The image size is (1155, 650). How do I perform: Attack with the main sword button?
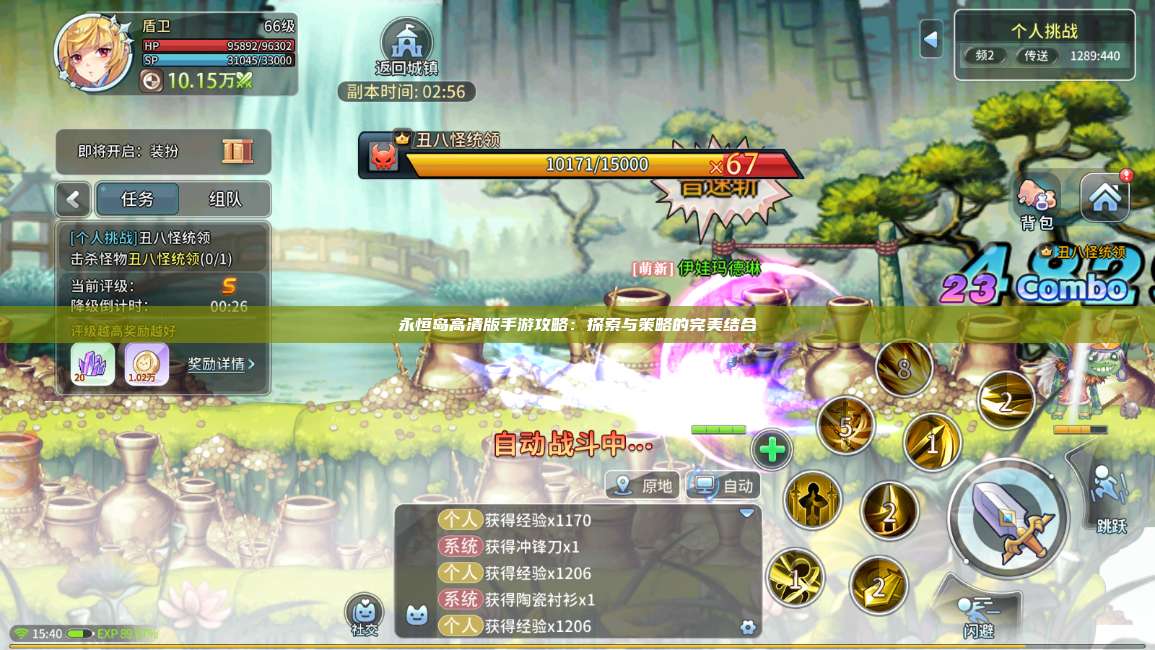tap(1007, 517)
